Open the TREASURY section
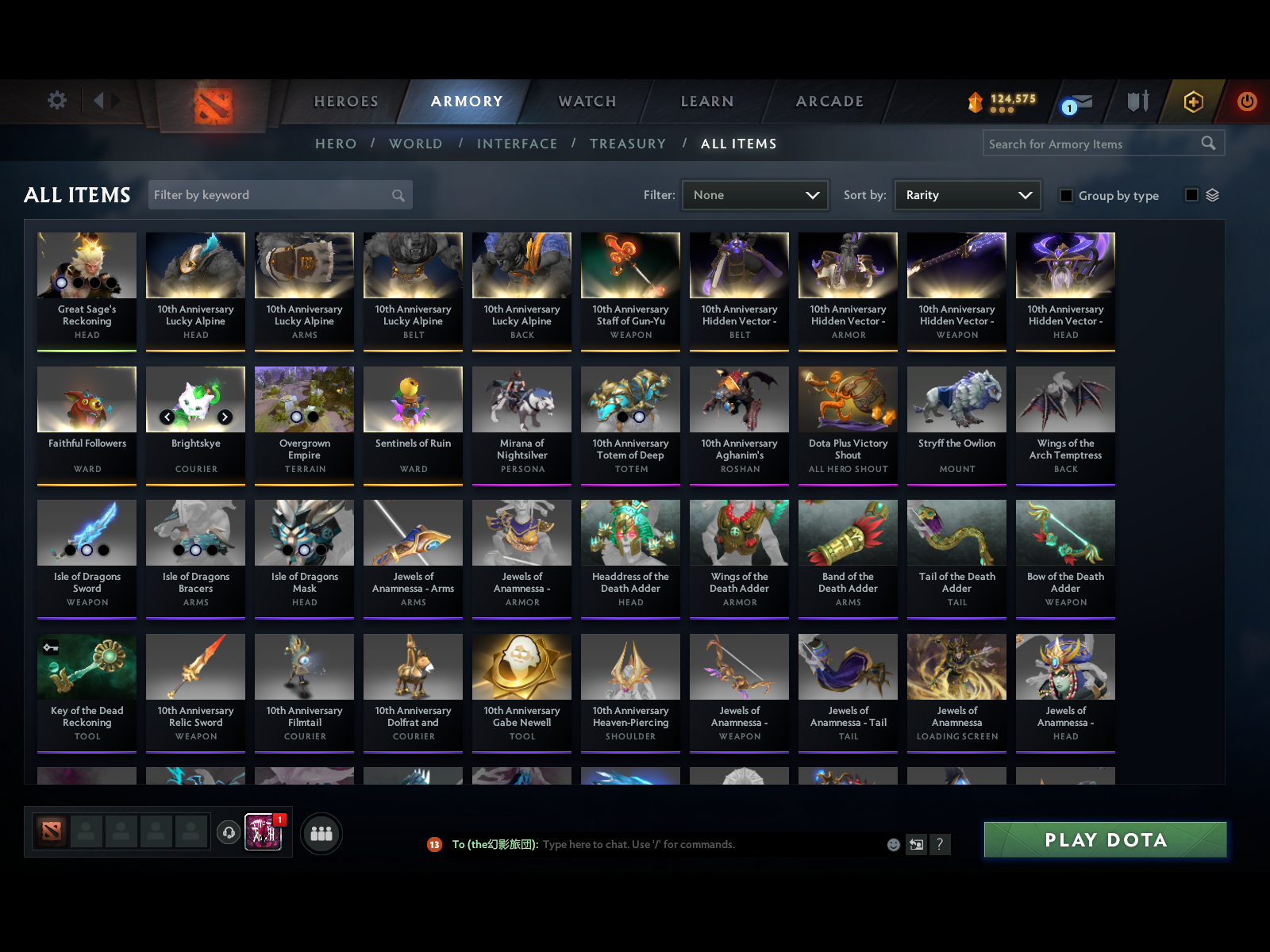The image size is (1270, 952). tap(628, 144)
